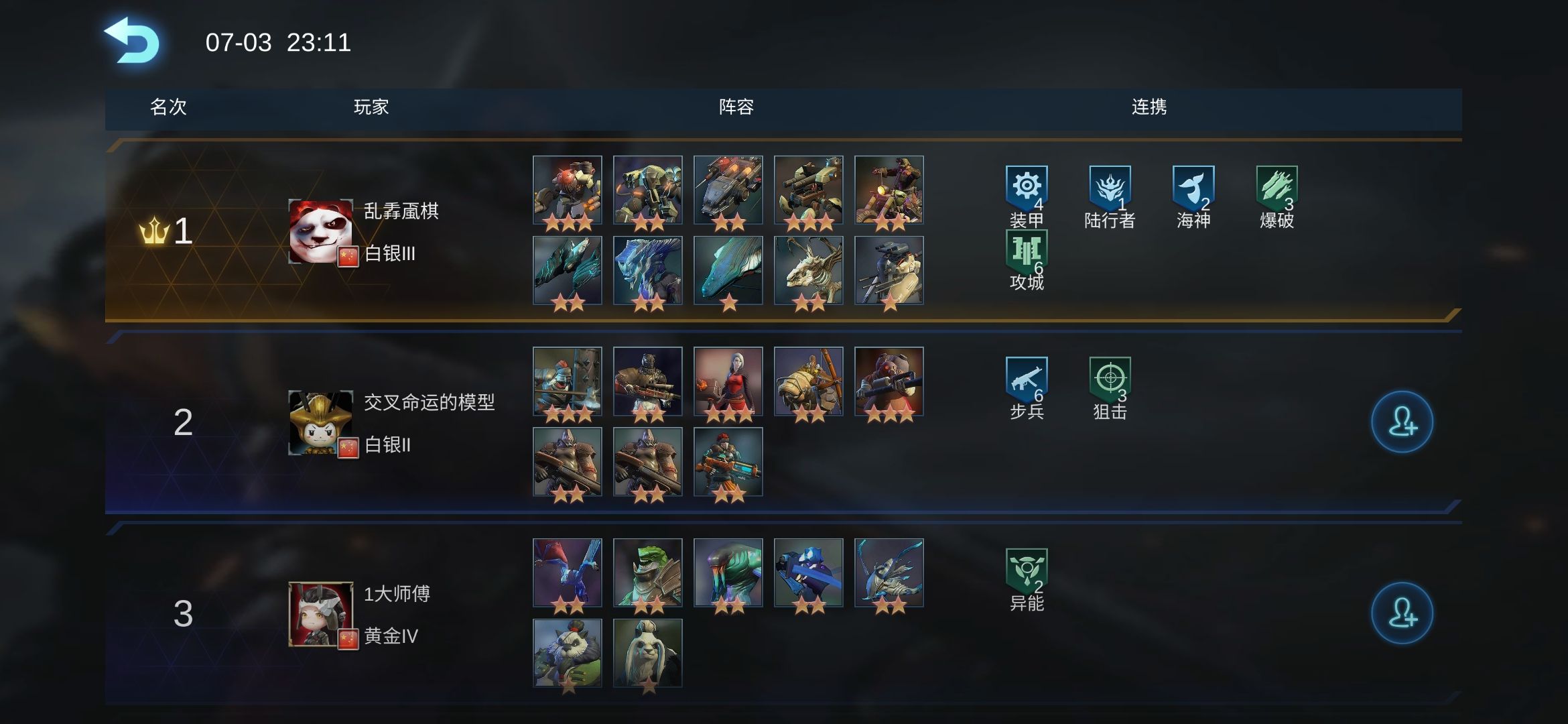
Task: Open the 攻城 siege synergy info
Action: pyautogui.click(x=1026, y=252)
